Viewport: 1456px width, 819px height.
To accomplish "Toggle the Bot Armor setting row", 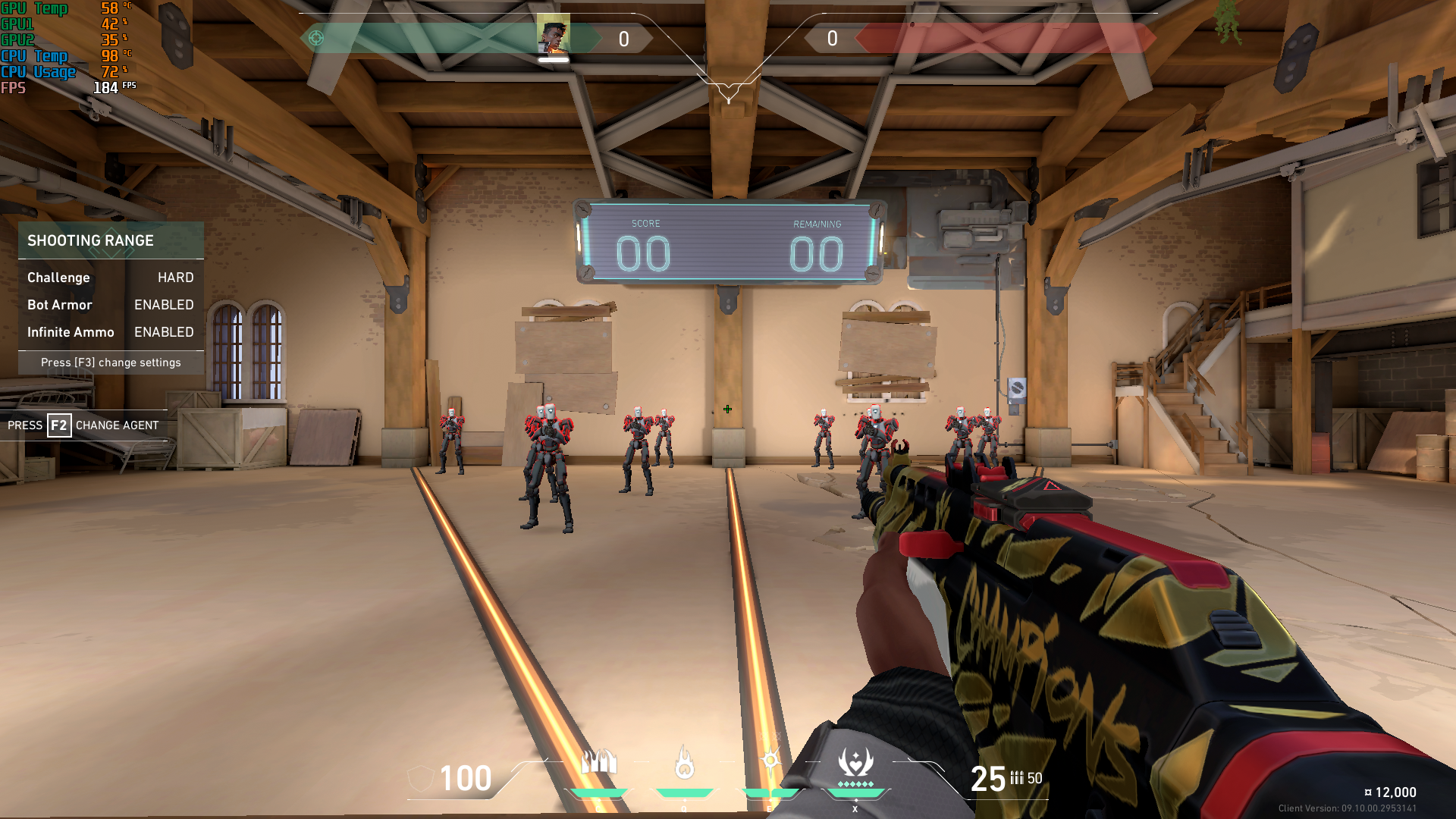I will click(x=111, y=305).
